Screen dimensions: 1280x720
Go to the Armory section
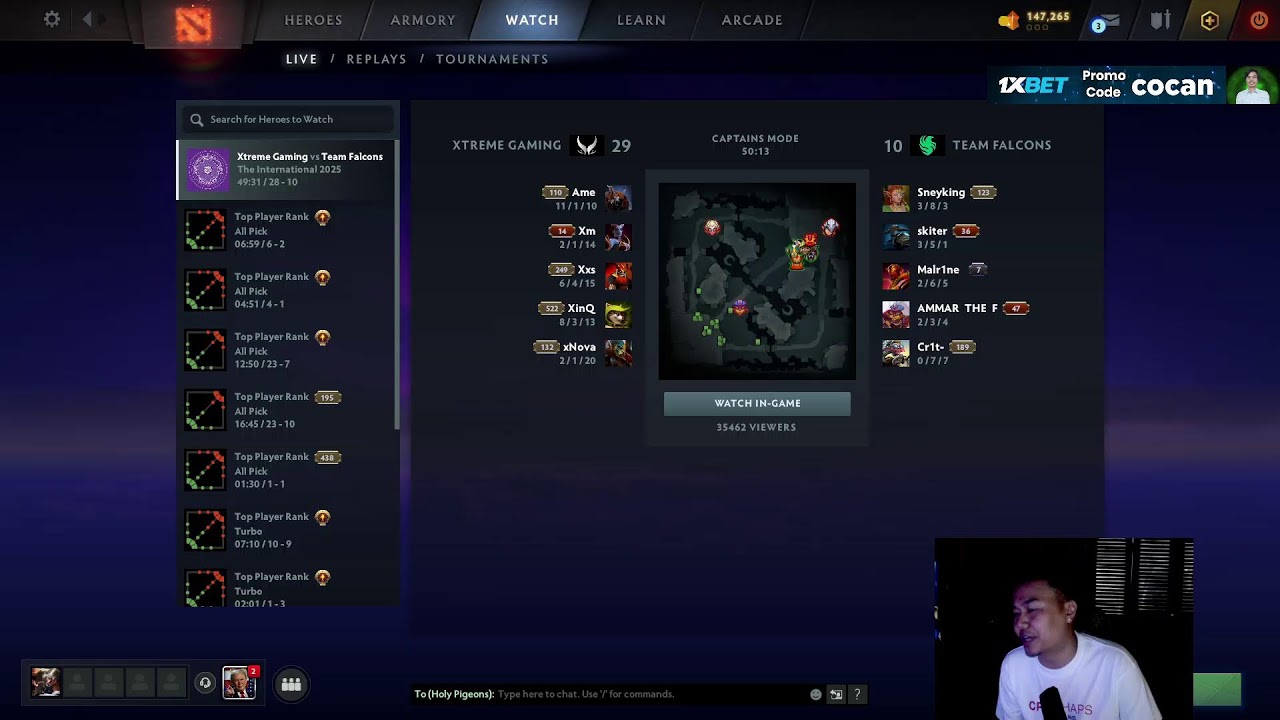pyautogui.click(x=423, y=20)
